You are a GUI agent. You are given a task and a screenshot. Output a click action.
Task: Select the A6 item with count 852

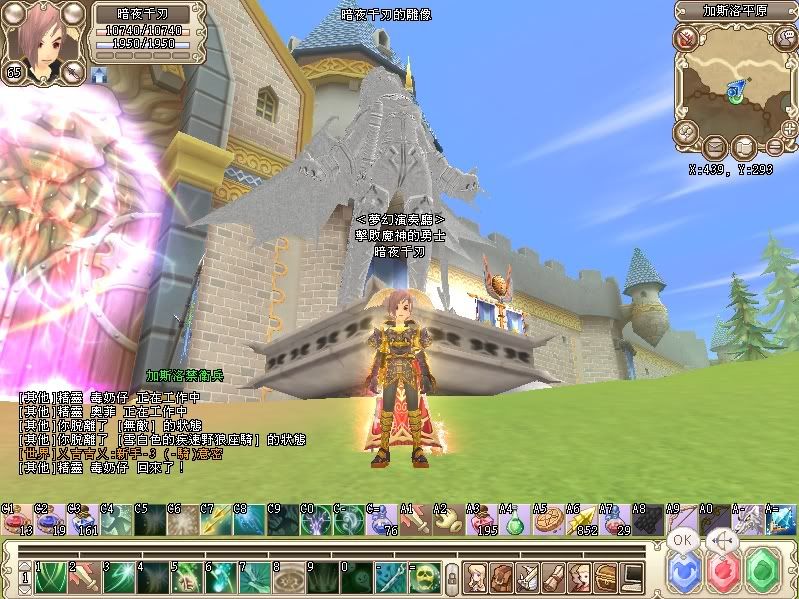click(x=579, y=521)
